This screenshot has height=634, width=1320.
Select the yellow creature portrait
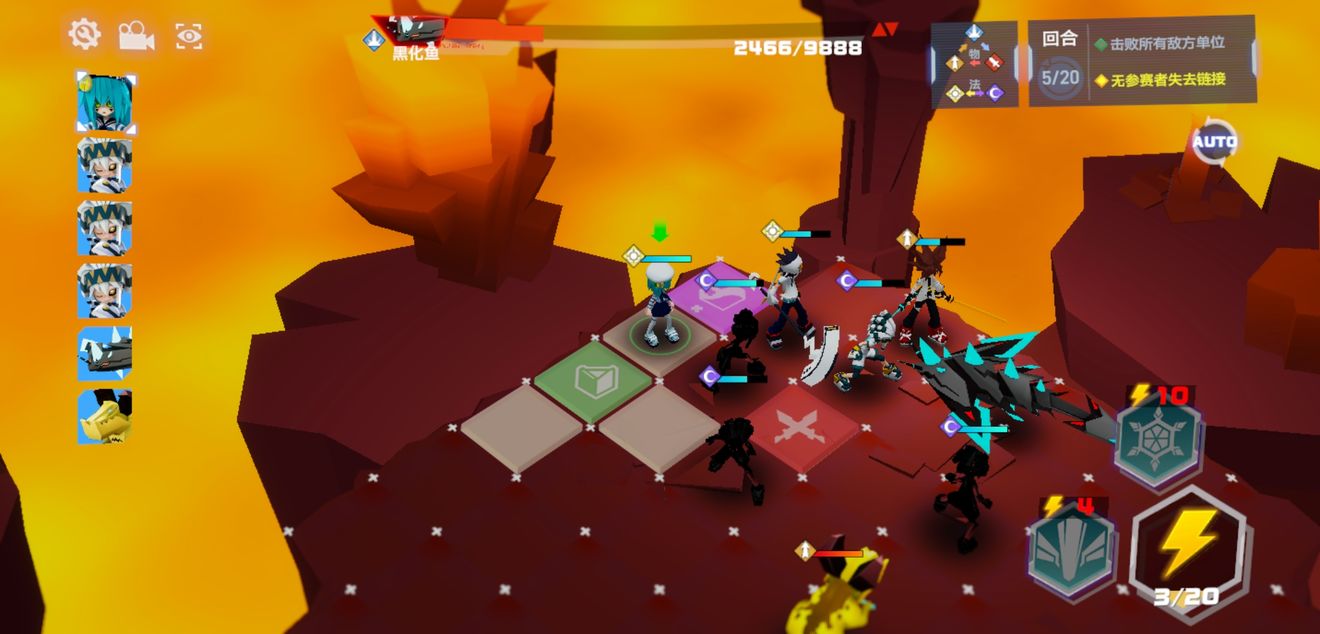(x=105, y=416)
